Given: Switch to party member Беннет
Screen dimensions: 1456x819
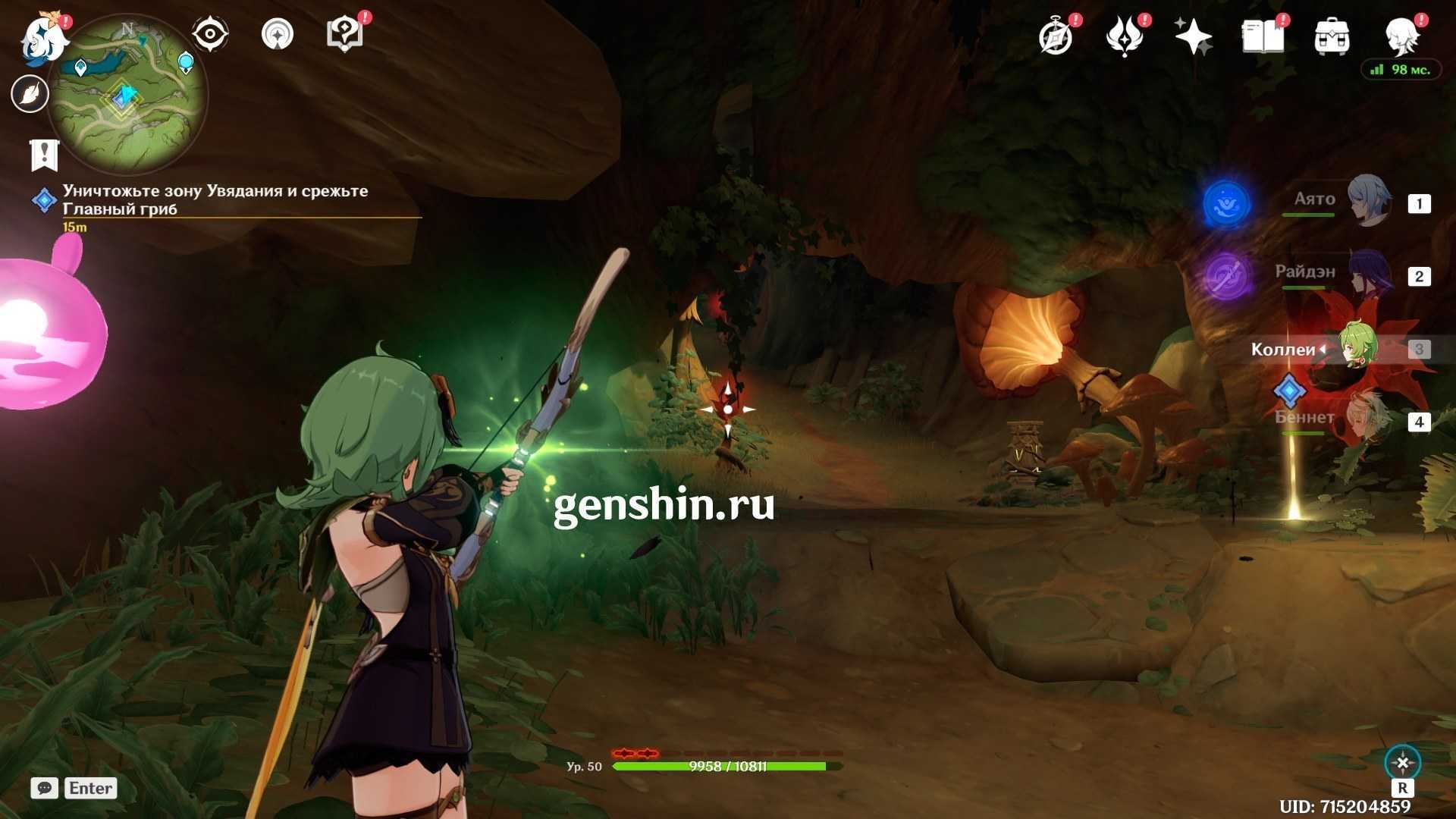Looking at the screenshot, I should pyautogui.click(x=1369, y=419).
